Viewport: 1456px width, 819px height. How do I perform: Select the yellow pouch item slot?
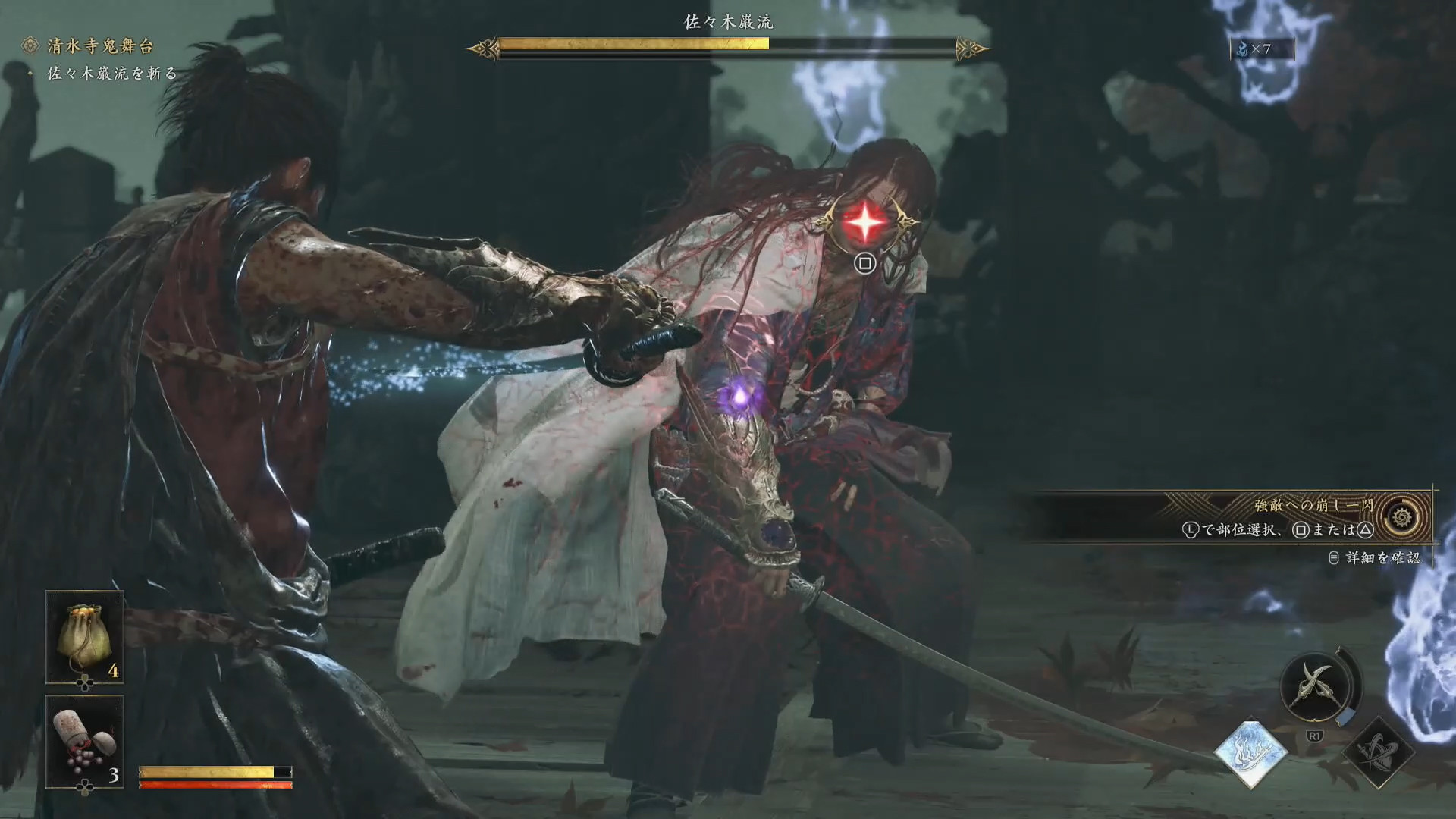[84, 637]
